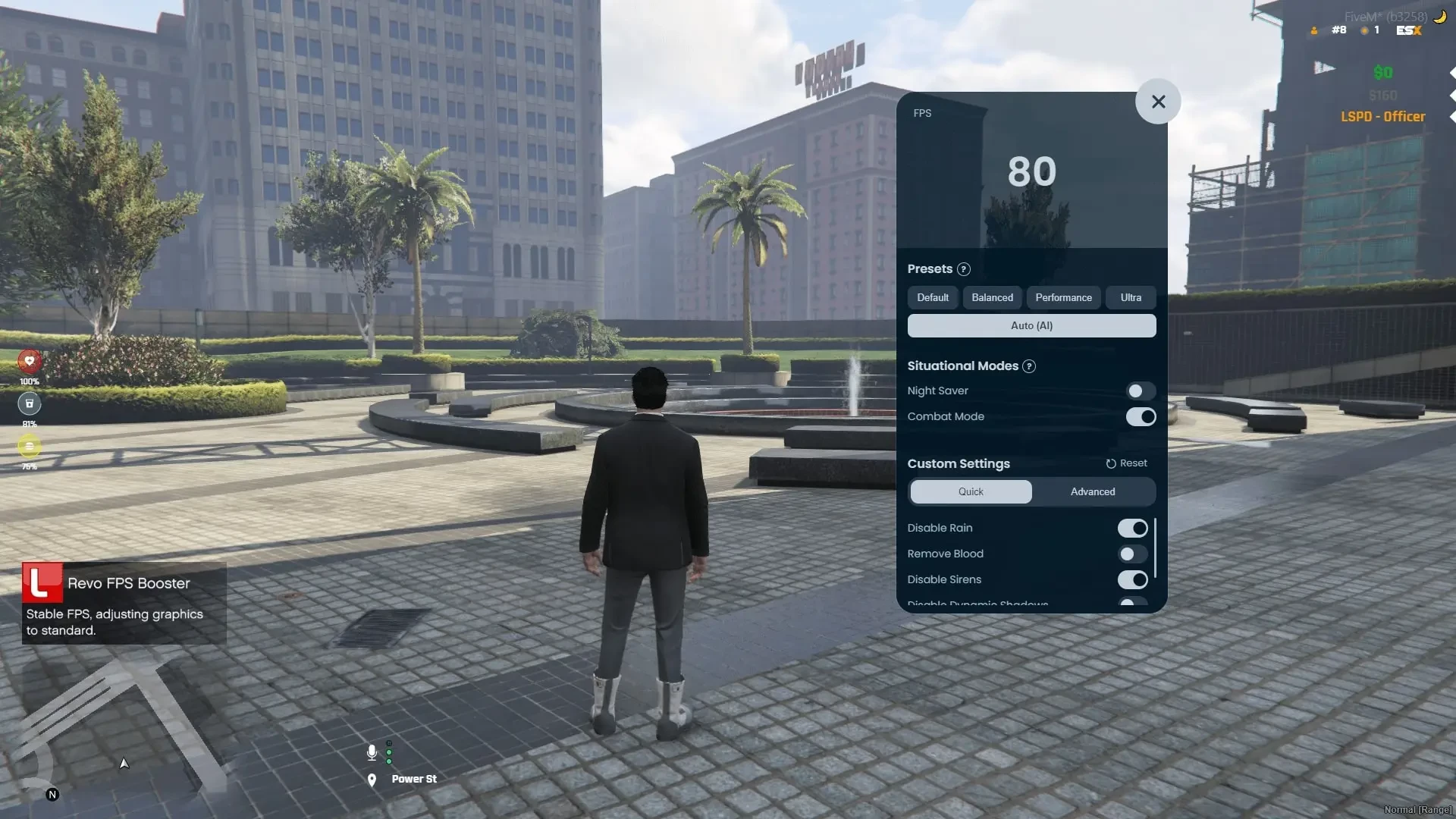Screen dimensions: 1456x819
Task: Click the moon icon next to FiveM version
Action: click(x=1439, y=15)
